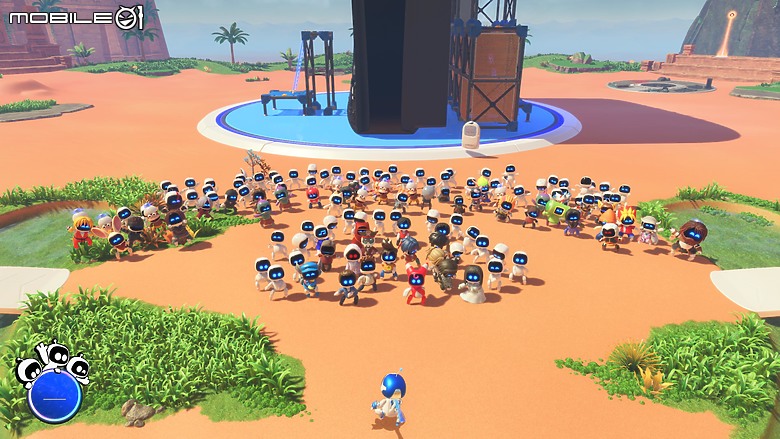The height and width of the screenshot is (439, 780).
Task: Open the Mobile01 watermark logo
Action: coord(77,16)
